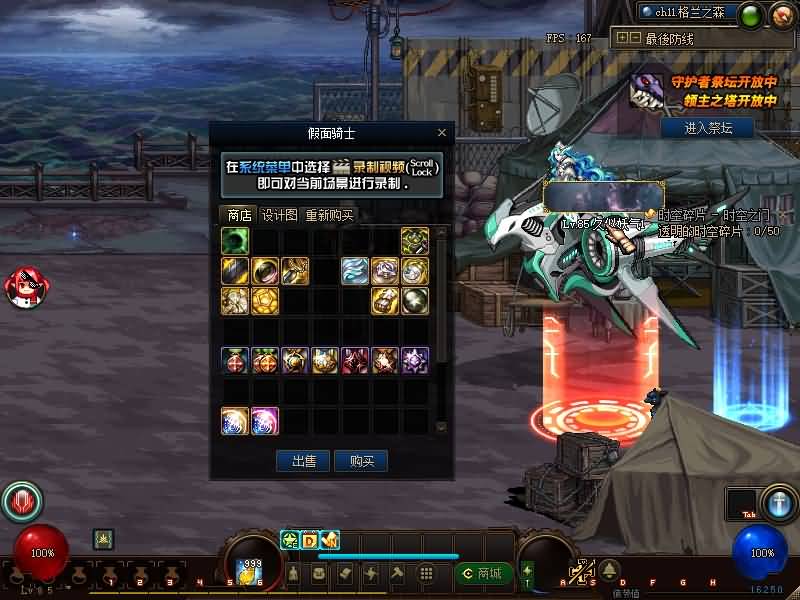
Task: Select the silver-blue wing item in shop
Action: (355, 271)
